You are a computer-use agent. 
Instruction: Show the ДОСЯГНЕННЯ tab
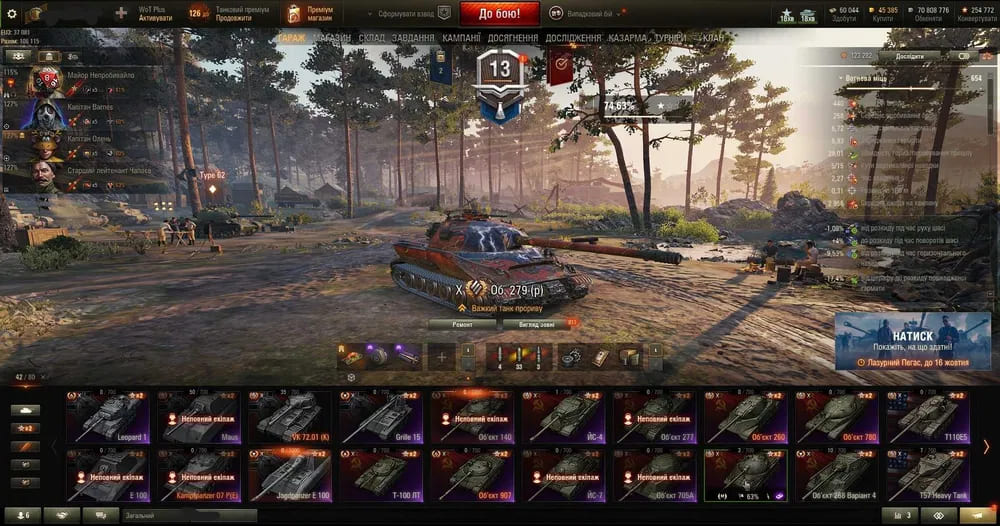click(514, 38)
